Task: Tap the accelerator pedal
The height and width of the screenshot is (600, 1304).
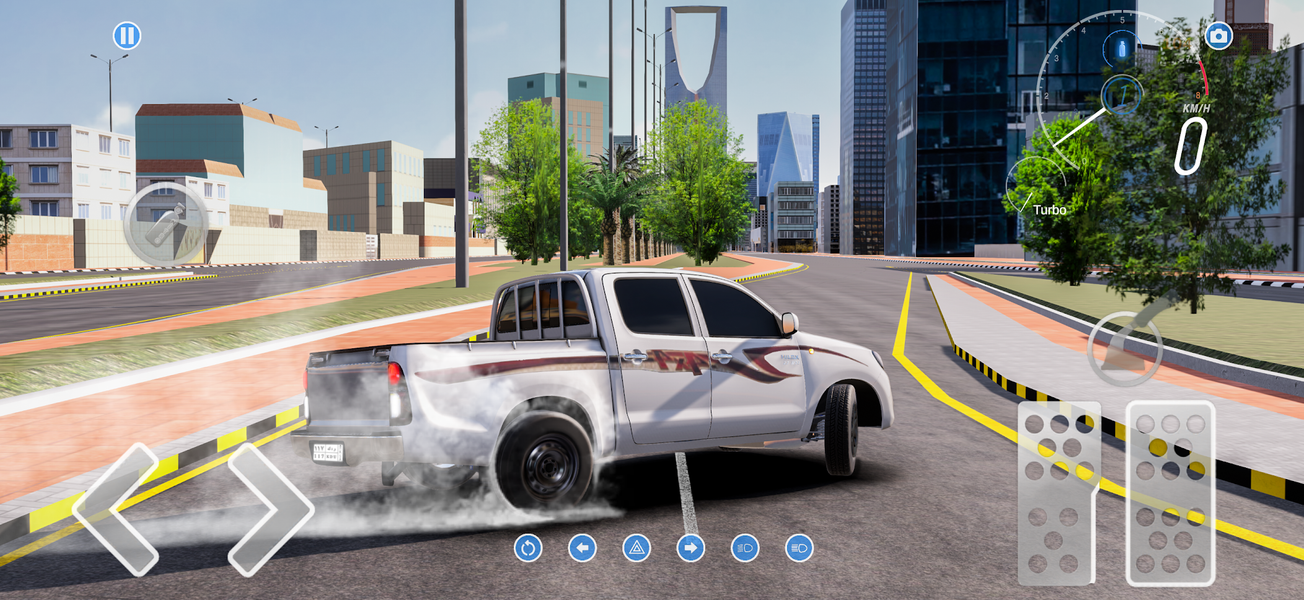Action: click(x=1170, y=493)
